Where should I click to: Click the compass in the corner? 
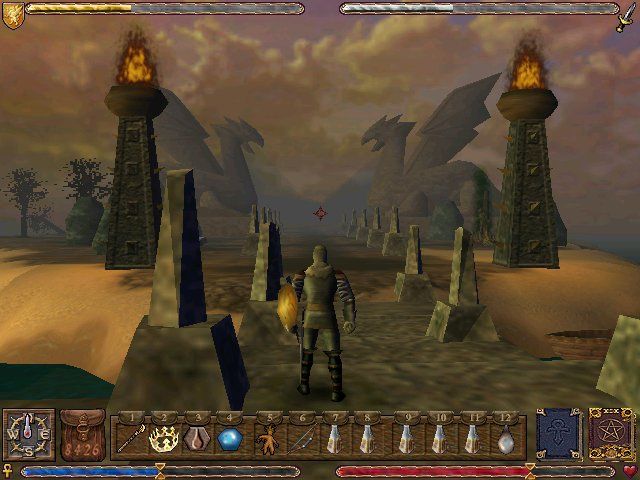point(27,435)
